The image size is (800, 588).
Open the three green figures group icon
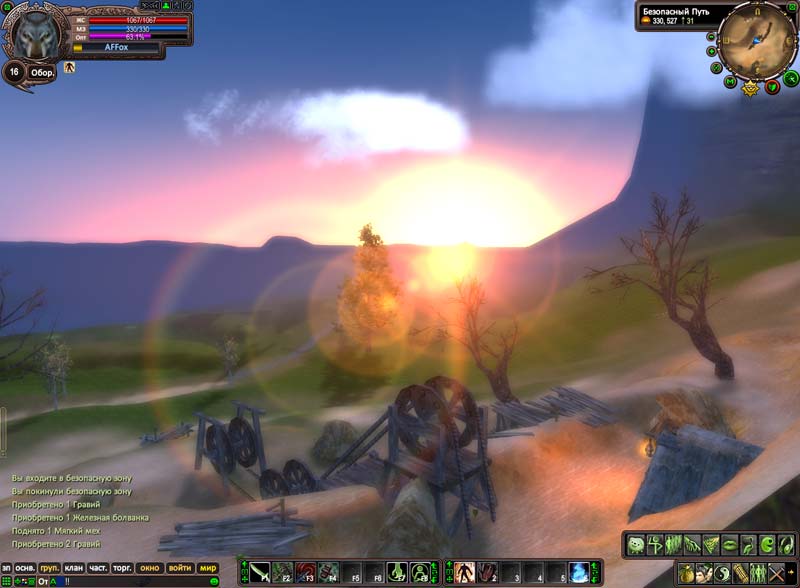[x=758, y=574]
